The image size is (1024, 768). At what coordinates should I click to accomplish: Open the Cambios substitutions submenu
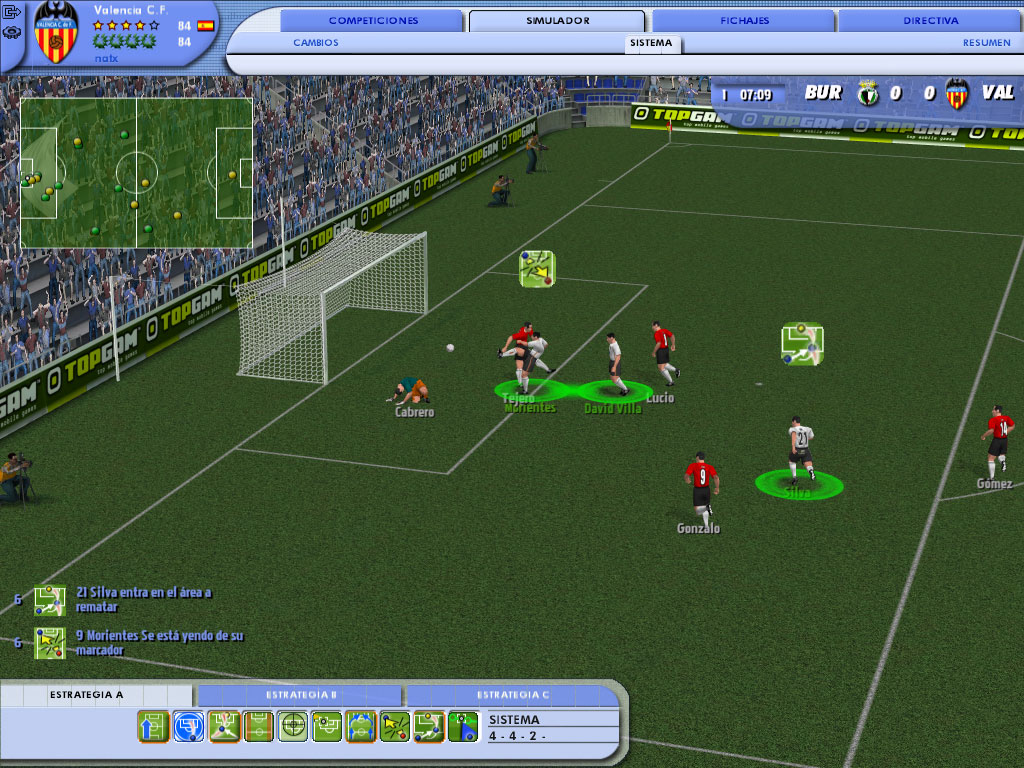point(316,43)
